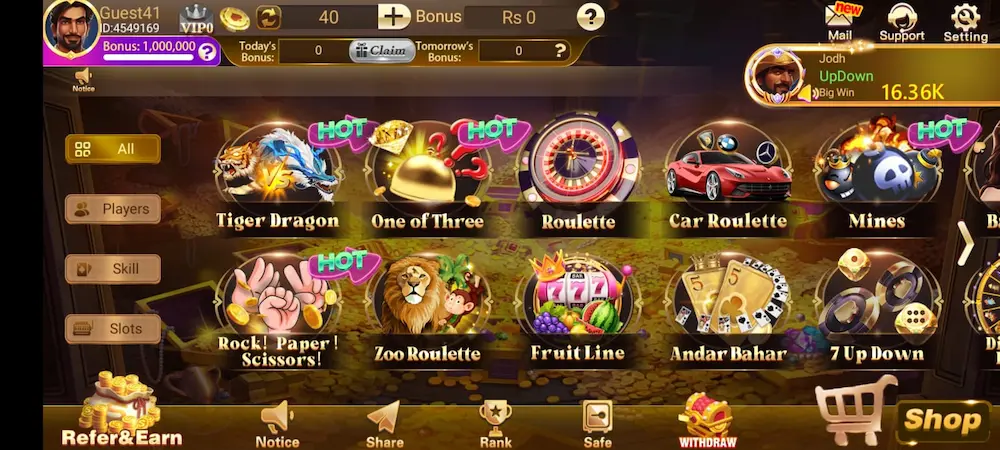Open the Shop
1000x450 pixels.
coord(940,420)
